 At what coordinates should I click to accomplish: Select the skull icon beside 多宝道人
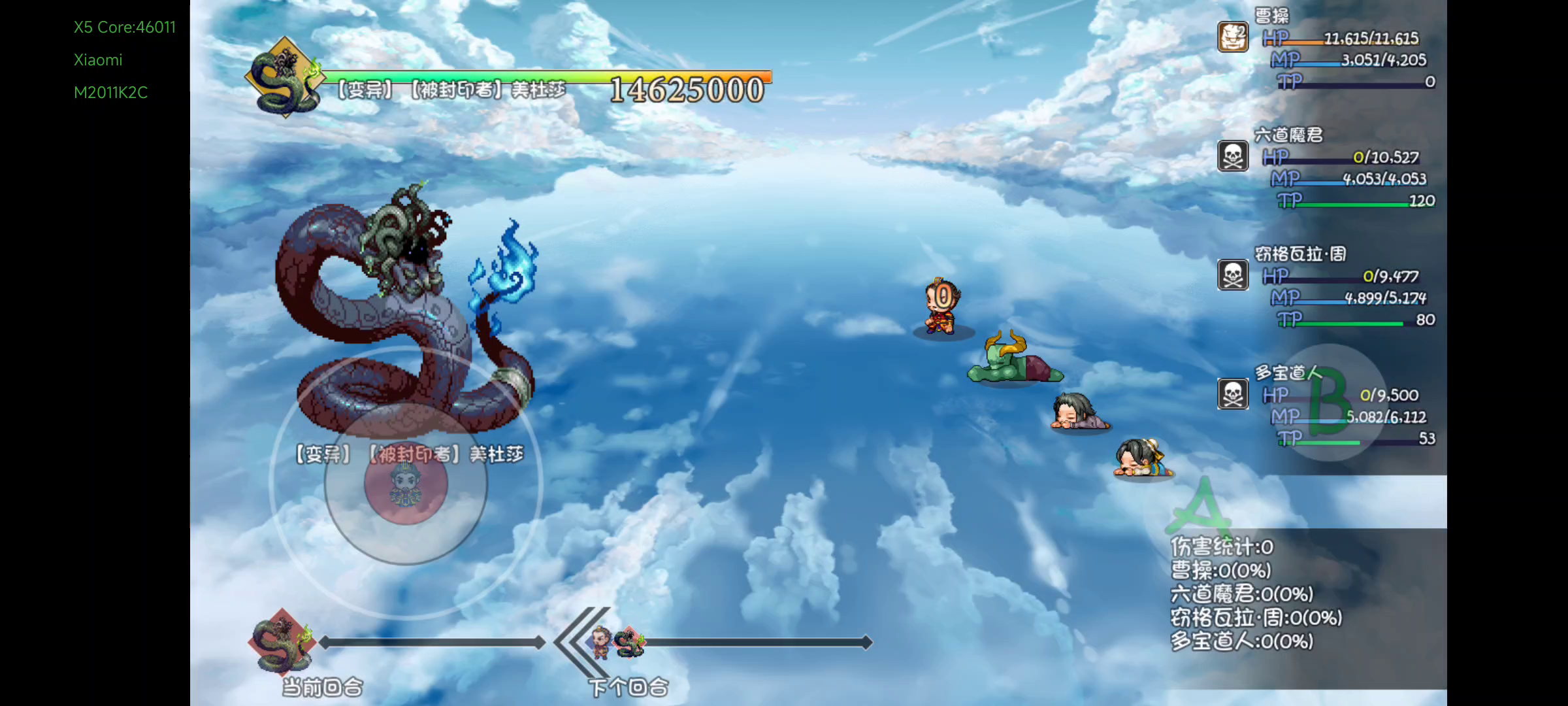coord(1233,394)
